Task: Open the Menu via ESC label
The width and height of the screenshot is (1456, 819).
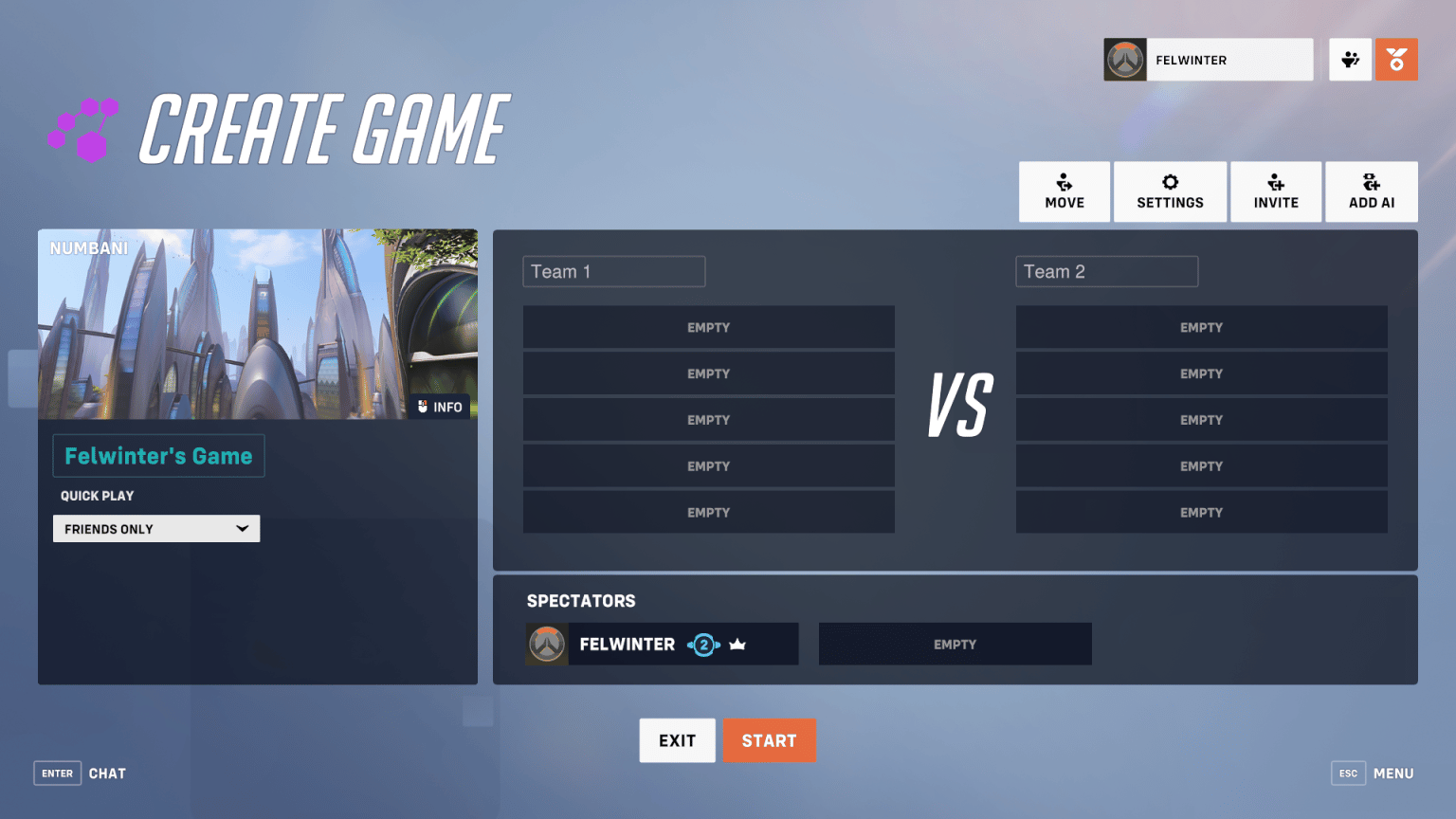Action: [x=1348, y=773]
